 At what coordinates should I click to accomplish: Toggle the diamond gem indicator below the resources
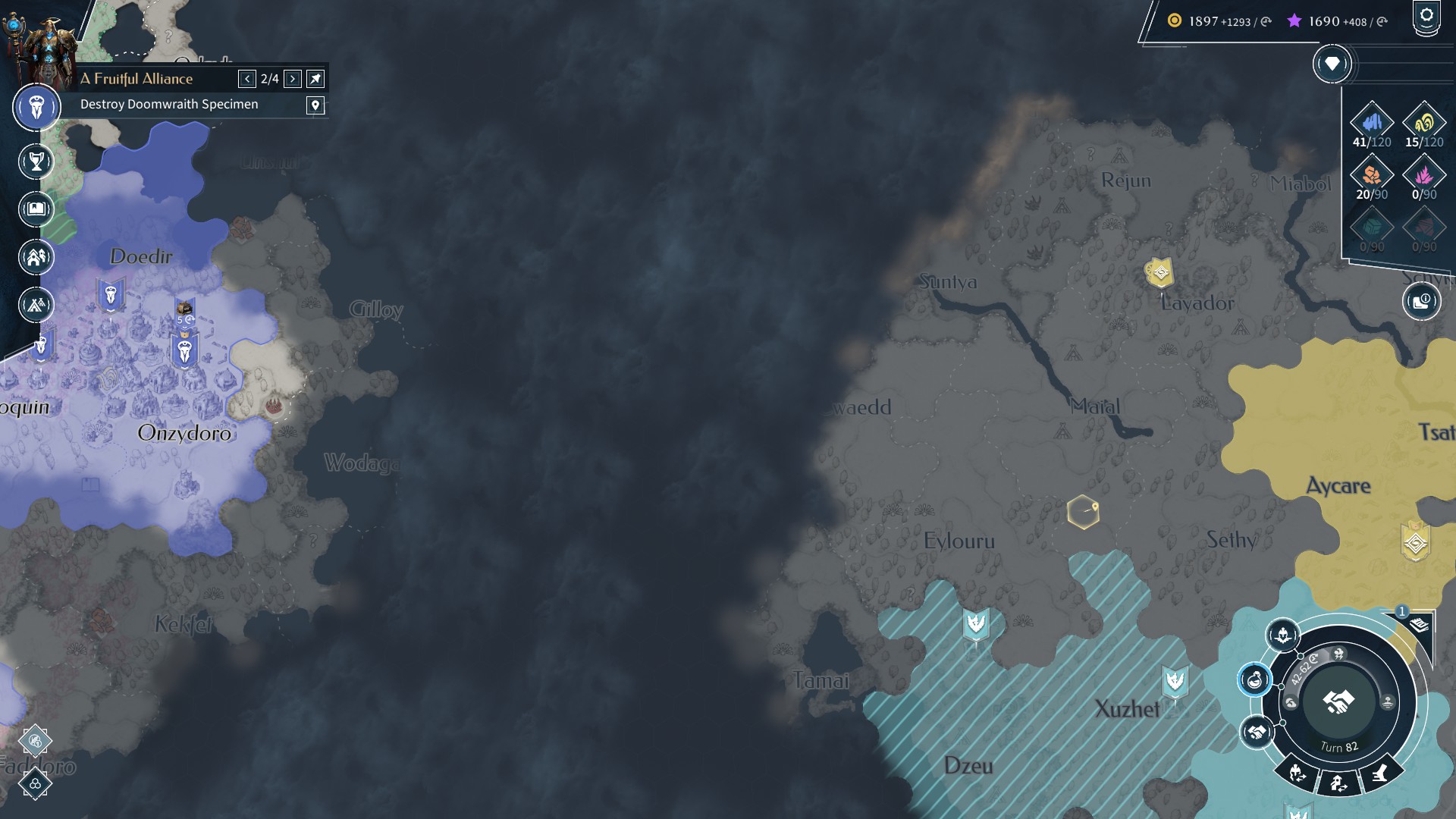click(1331, 64)
